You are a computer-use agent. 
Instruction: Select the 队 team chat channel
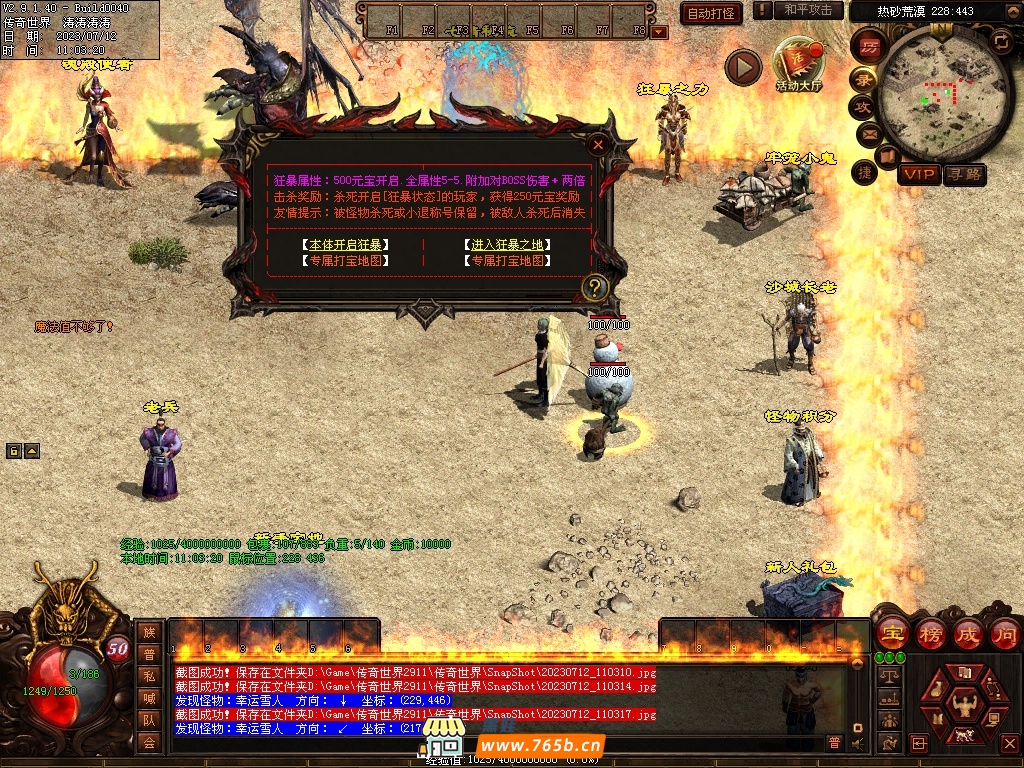pyautogui.click(x=149, y=719)
